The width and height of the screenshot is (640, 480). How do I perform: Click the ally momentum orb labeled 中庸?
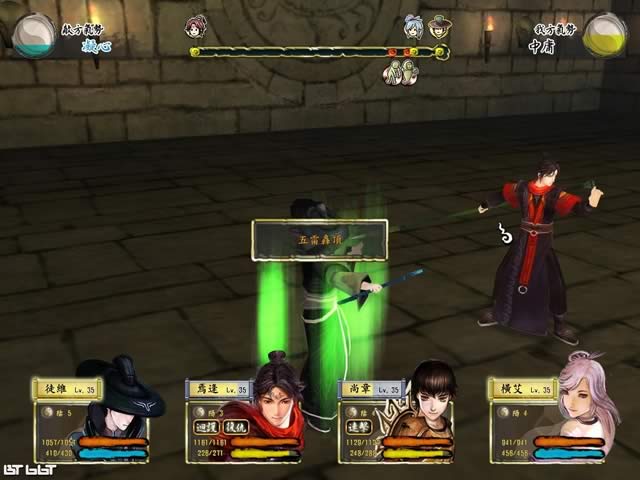click(x=604, y=35)
